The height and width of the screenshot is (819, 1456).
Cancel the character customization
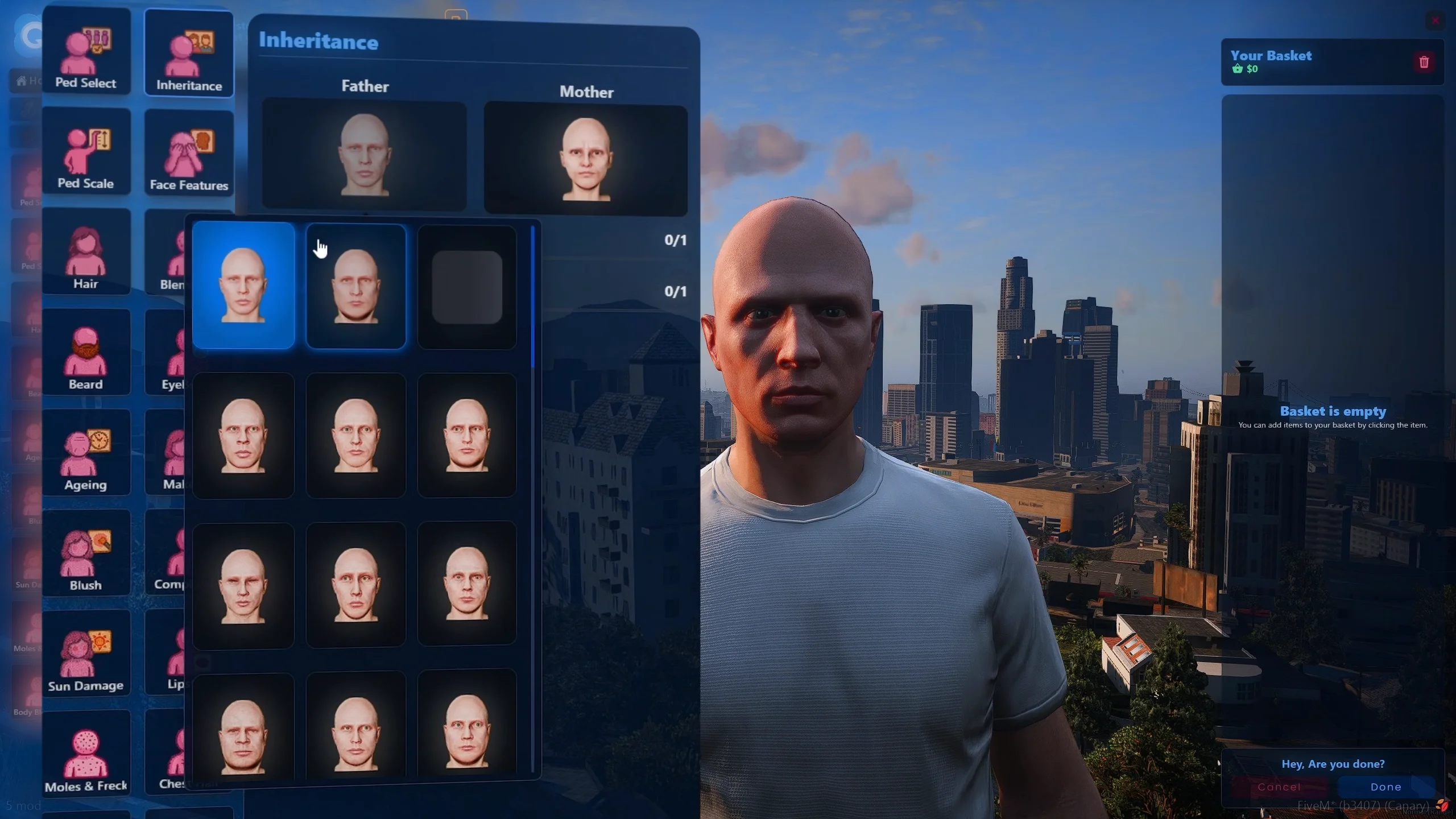pos(1279,787)
